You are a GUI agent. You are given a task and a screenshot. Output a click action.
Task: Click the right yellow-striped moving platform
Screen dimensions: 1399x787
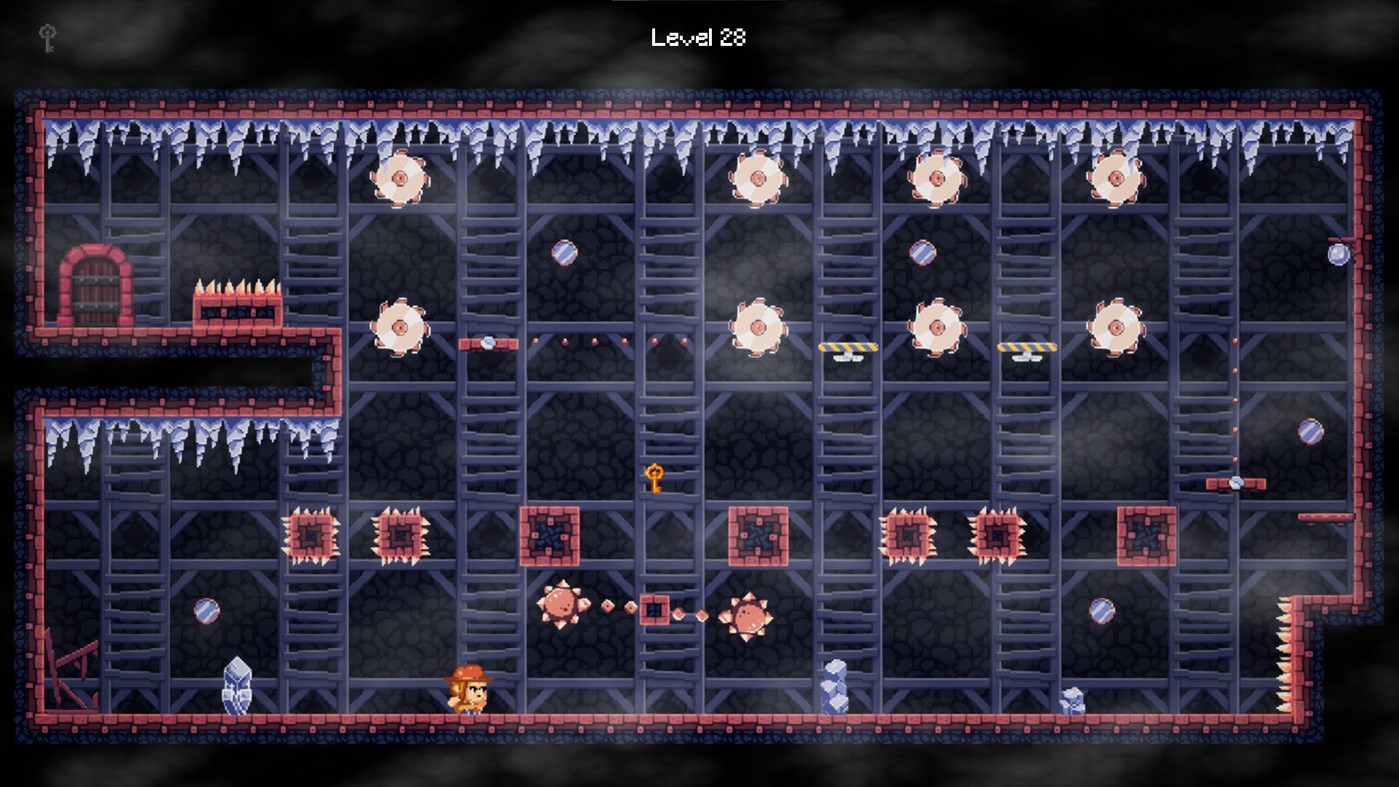click(1026, 345)
